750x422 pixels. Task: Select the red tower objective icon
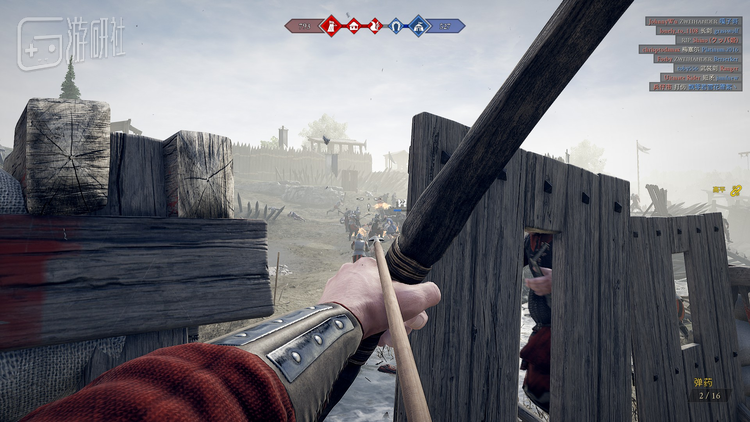coord(330,26)
